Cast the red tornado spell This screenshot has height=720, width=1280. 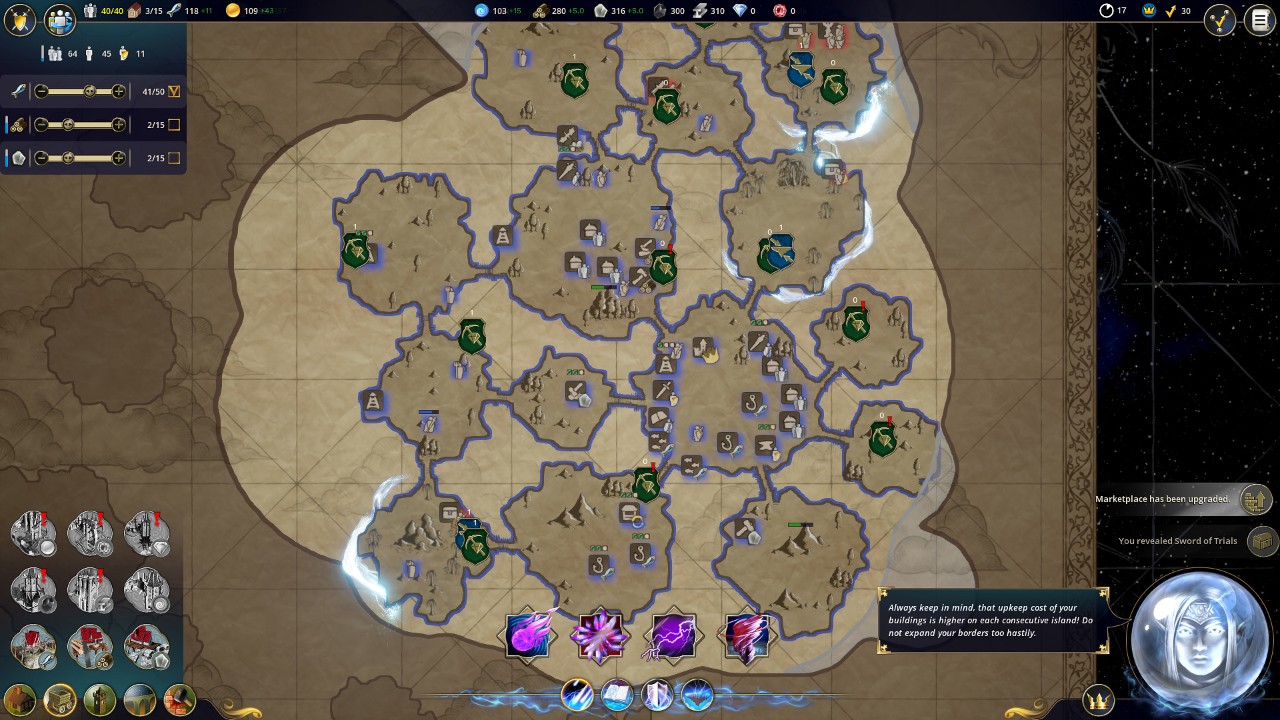[x=745, y=635]
